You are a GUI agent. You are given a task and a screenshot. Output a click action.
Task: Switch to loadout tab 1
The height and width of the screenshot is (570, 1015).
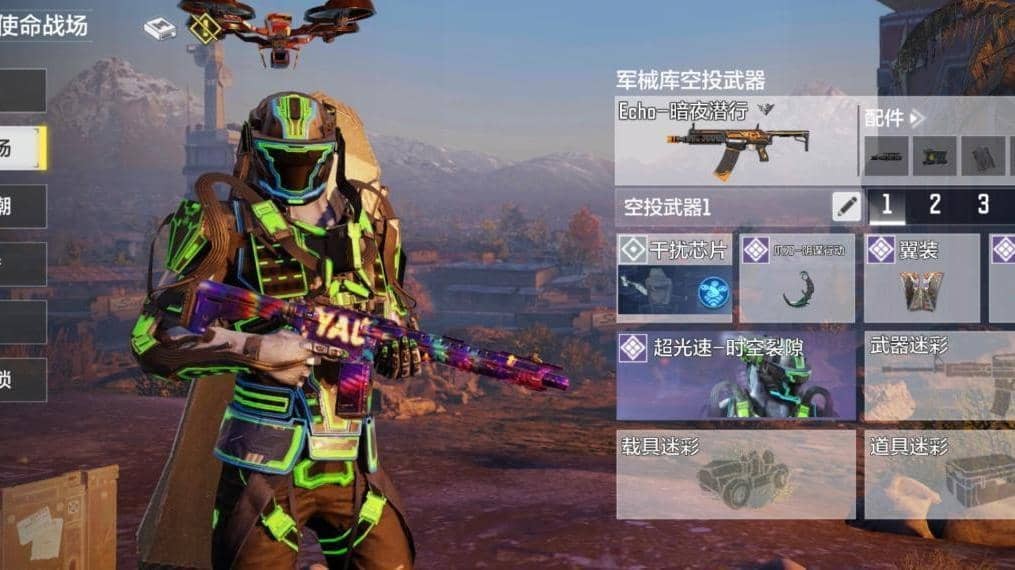[x=886, y=206]
